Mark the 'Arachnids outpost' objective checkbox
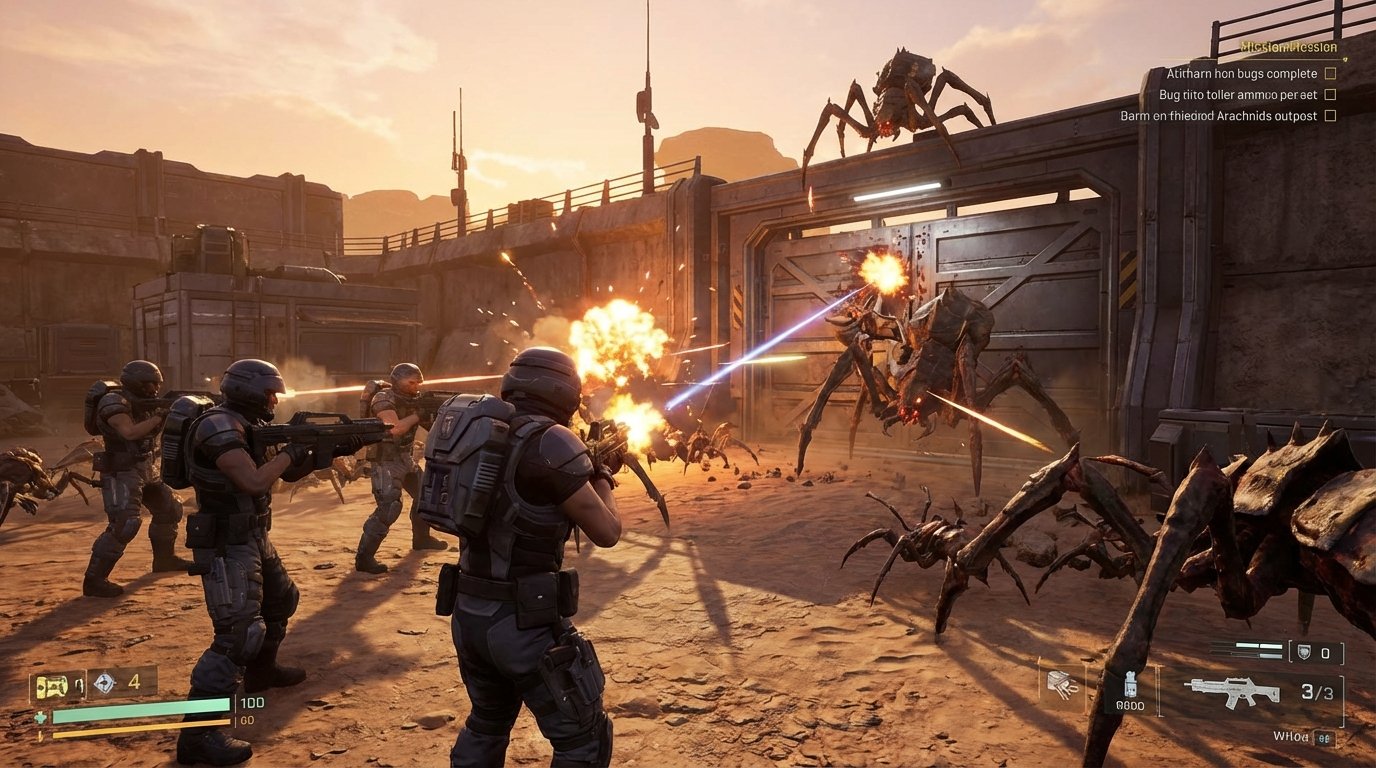1376x768 pixels. (1330, 115)
